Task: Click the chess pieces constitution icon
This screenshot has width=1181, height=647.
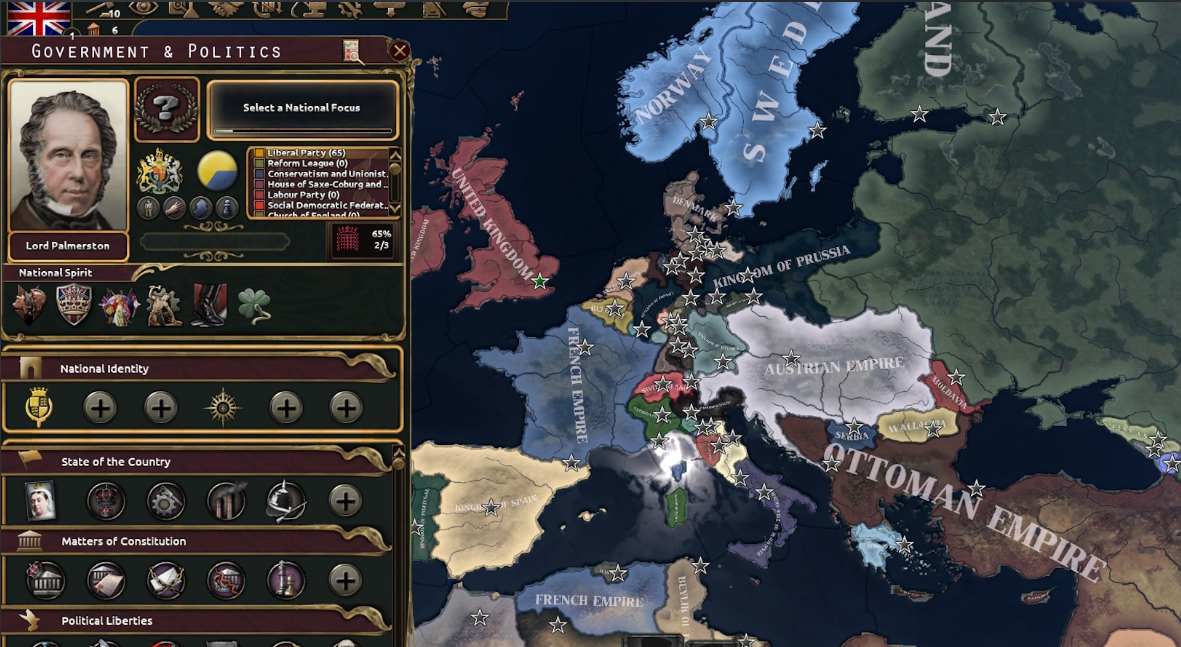Action: pyautogui.click(x=286, y=580)
